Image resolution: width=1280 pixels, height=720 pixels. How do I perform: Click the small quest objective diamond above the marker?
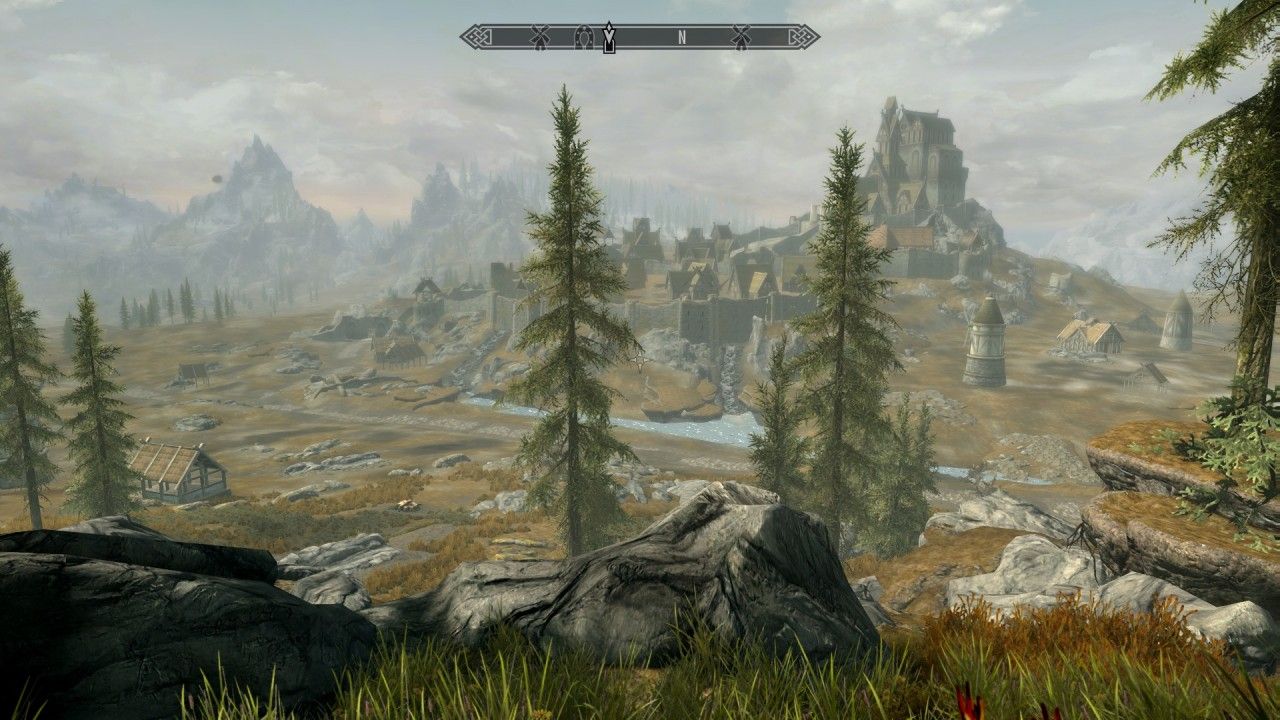(610, 25)
